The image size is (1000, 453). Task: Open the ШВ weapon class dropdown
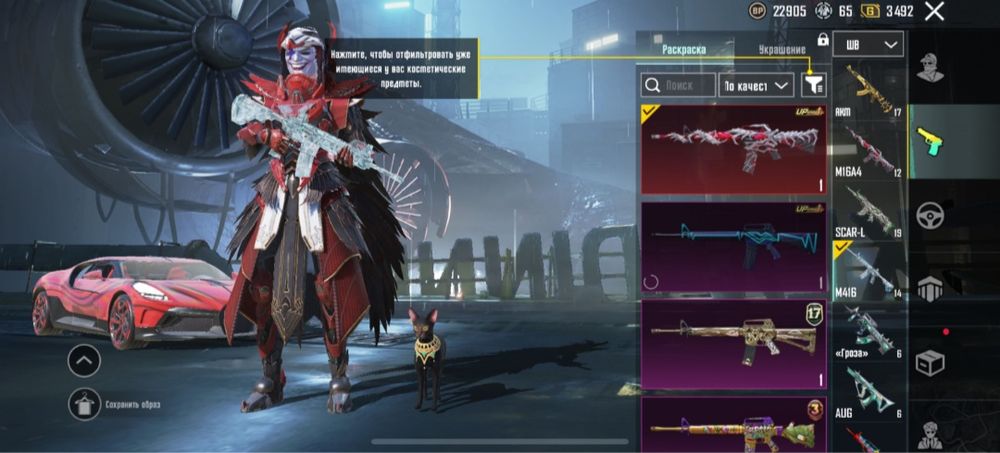pos(874,44)
